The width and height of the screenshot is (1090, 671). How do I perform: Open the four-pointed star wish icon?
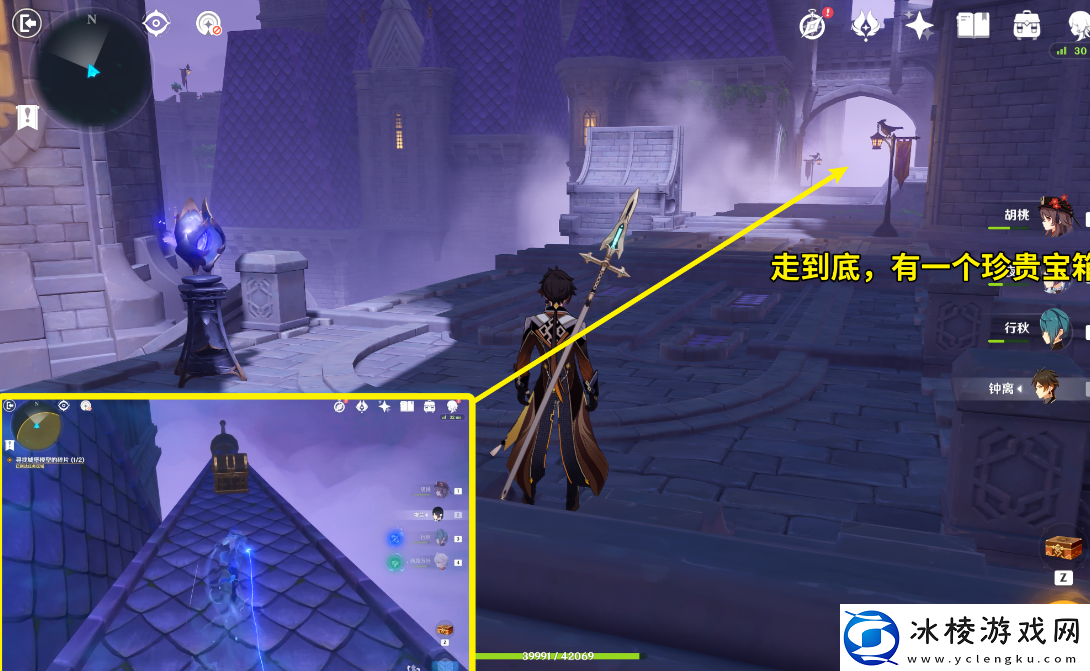(x=919, y=25)
